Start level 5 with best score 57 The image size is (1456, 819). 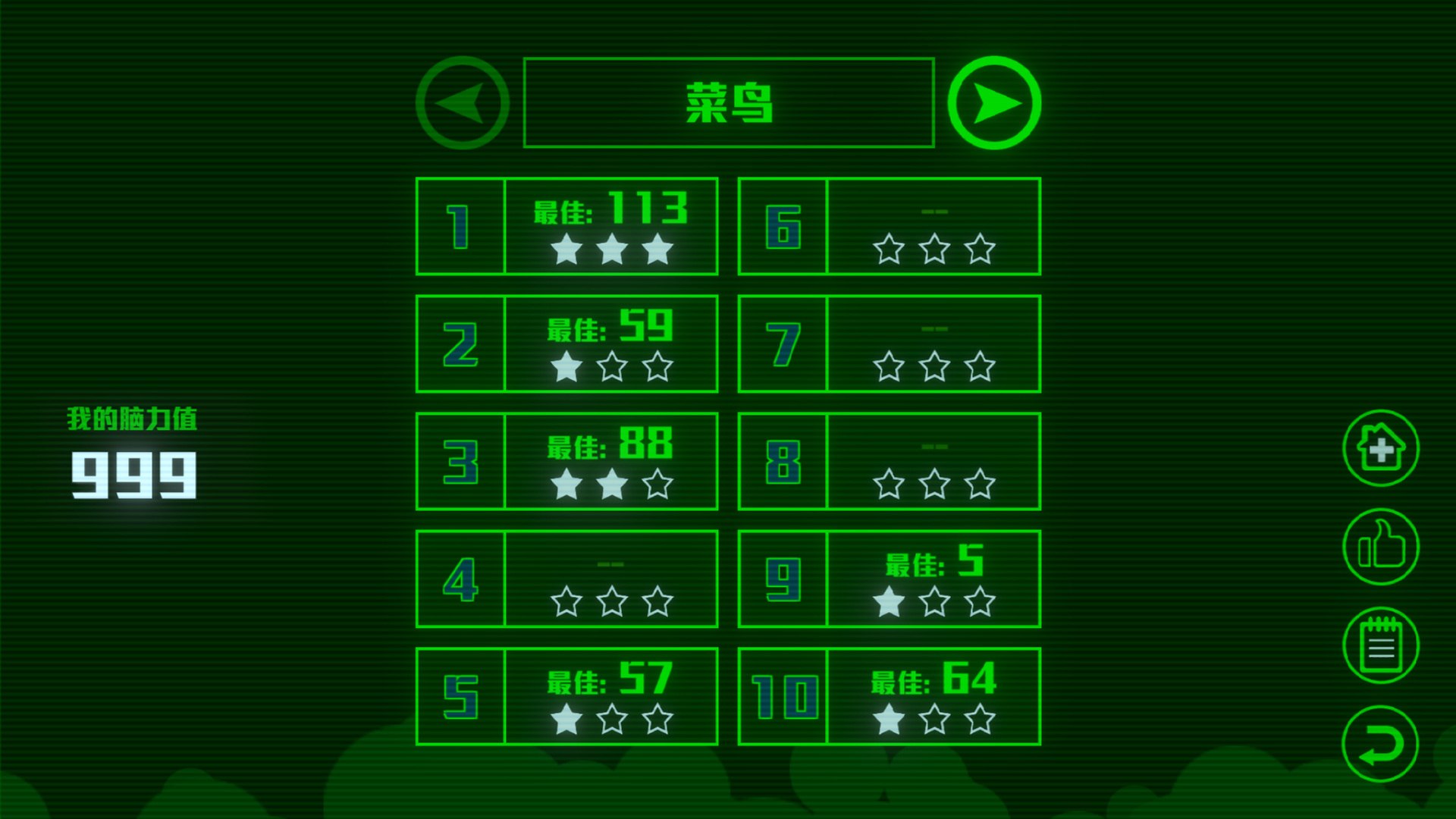(x=567, y=694)
